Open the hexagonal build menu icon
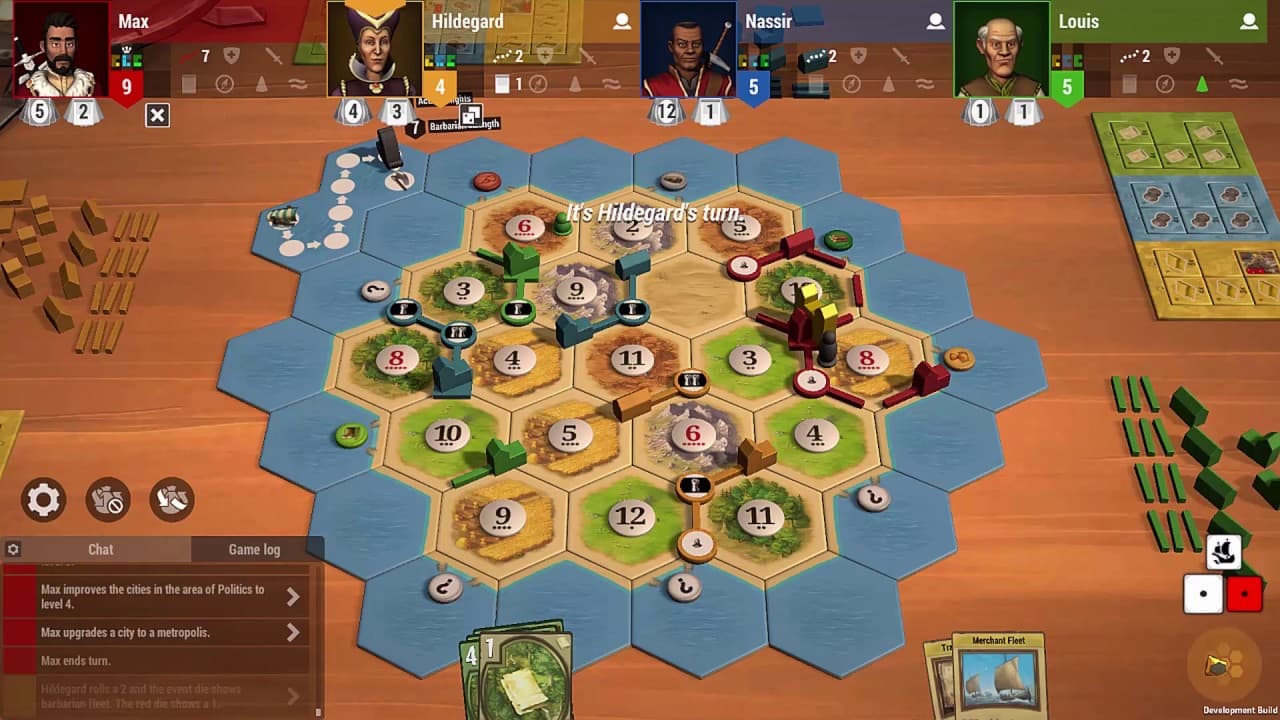 1222,662
